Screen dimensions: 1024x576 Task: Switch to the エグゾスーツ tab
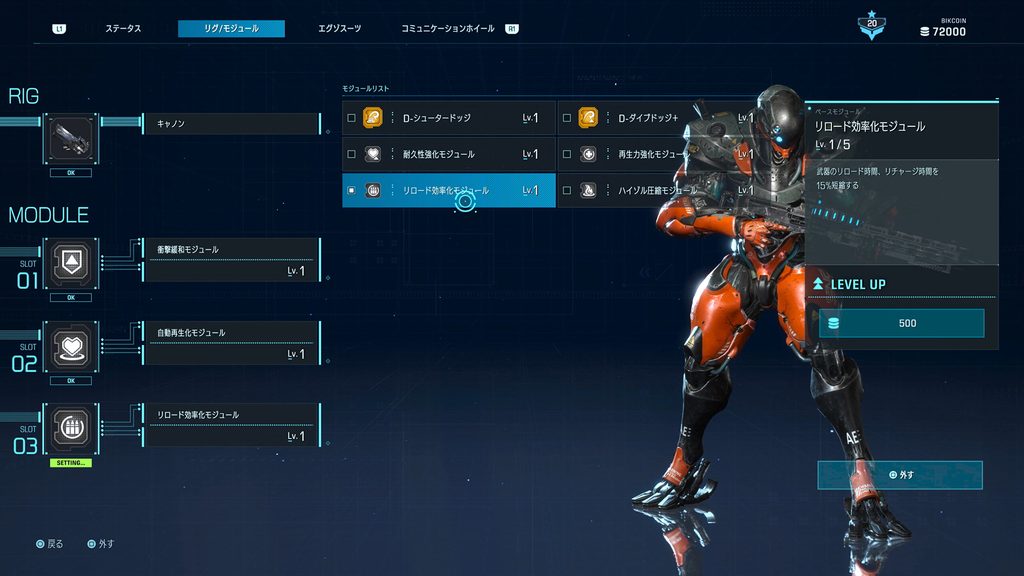(339, 29)
